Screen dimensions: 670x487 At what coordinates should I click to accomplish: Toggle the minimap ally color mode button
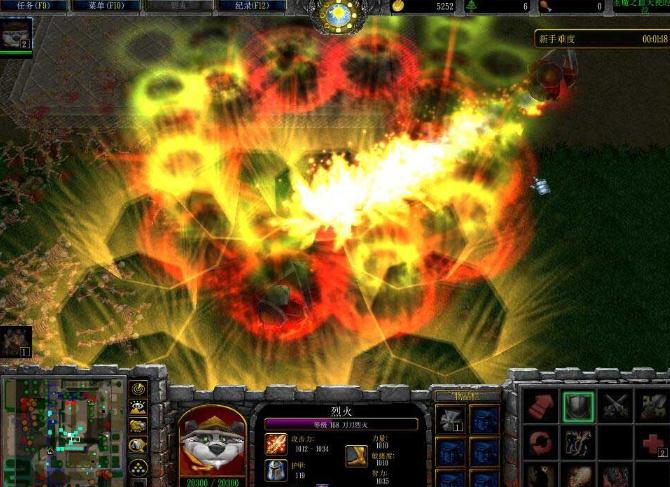[x=139, y=426]
